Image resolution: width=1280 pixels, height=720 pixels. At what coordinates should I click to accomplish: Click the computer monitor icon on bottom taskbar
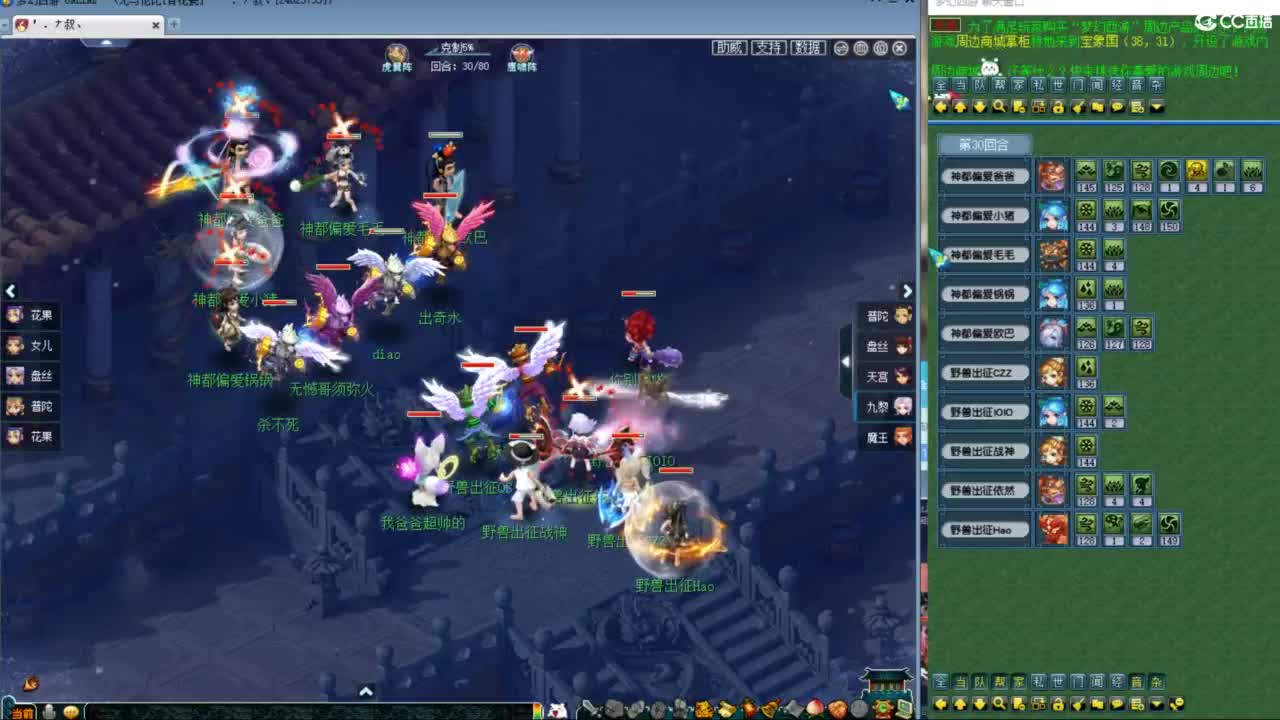tap(904, 707)
